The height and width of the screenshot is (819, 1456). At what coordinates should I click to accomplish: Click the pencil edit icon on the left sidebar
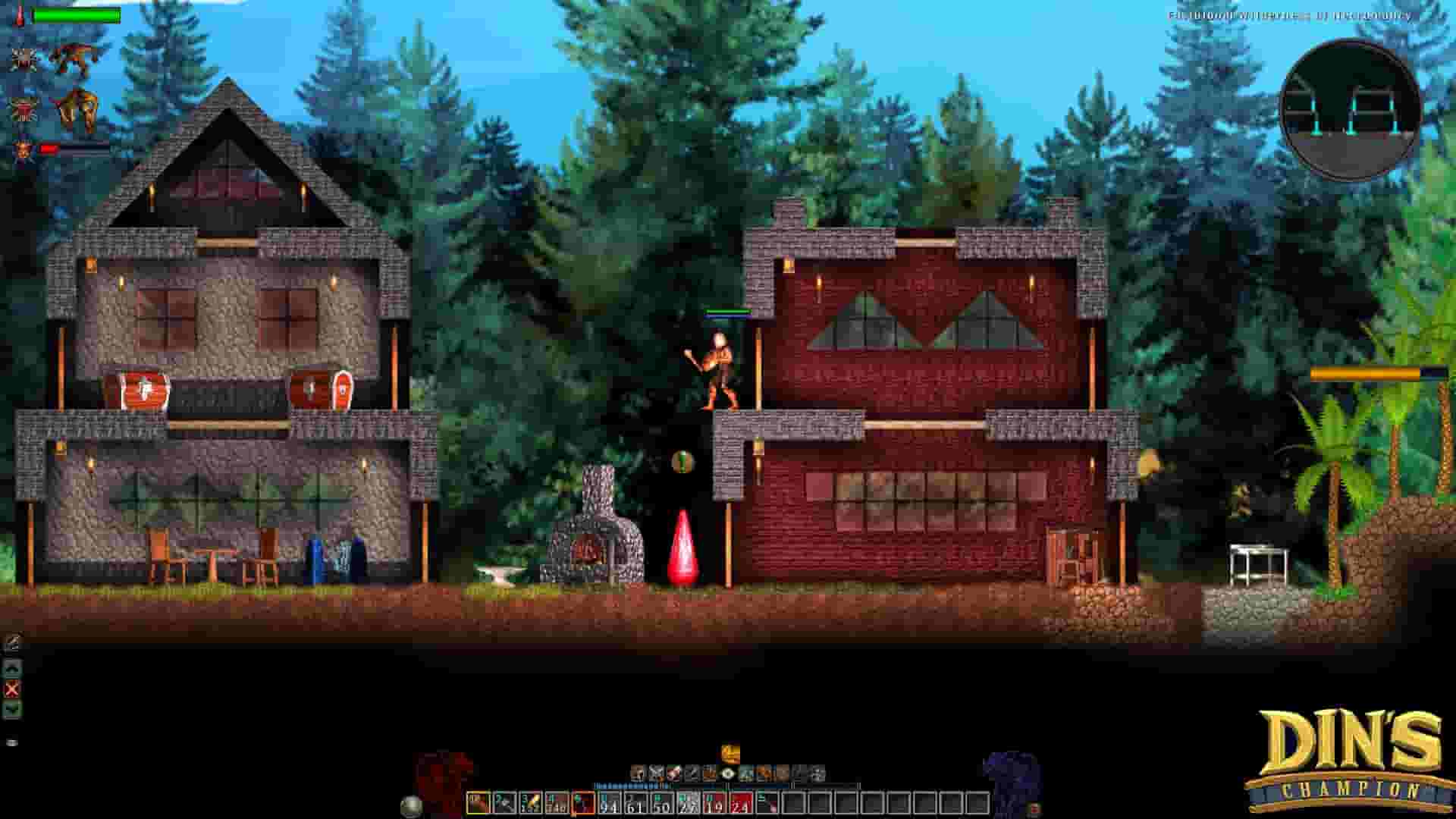pos(11,639)
